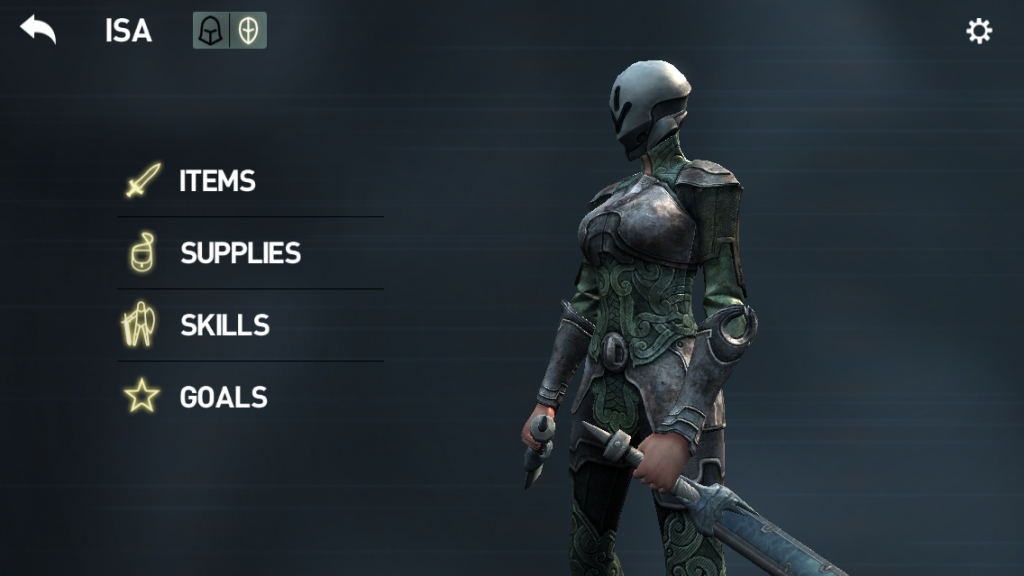This screenshot has height=576, width=1024.
Task: Select the Supplies menu entry
Action: click(240, 253)
